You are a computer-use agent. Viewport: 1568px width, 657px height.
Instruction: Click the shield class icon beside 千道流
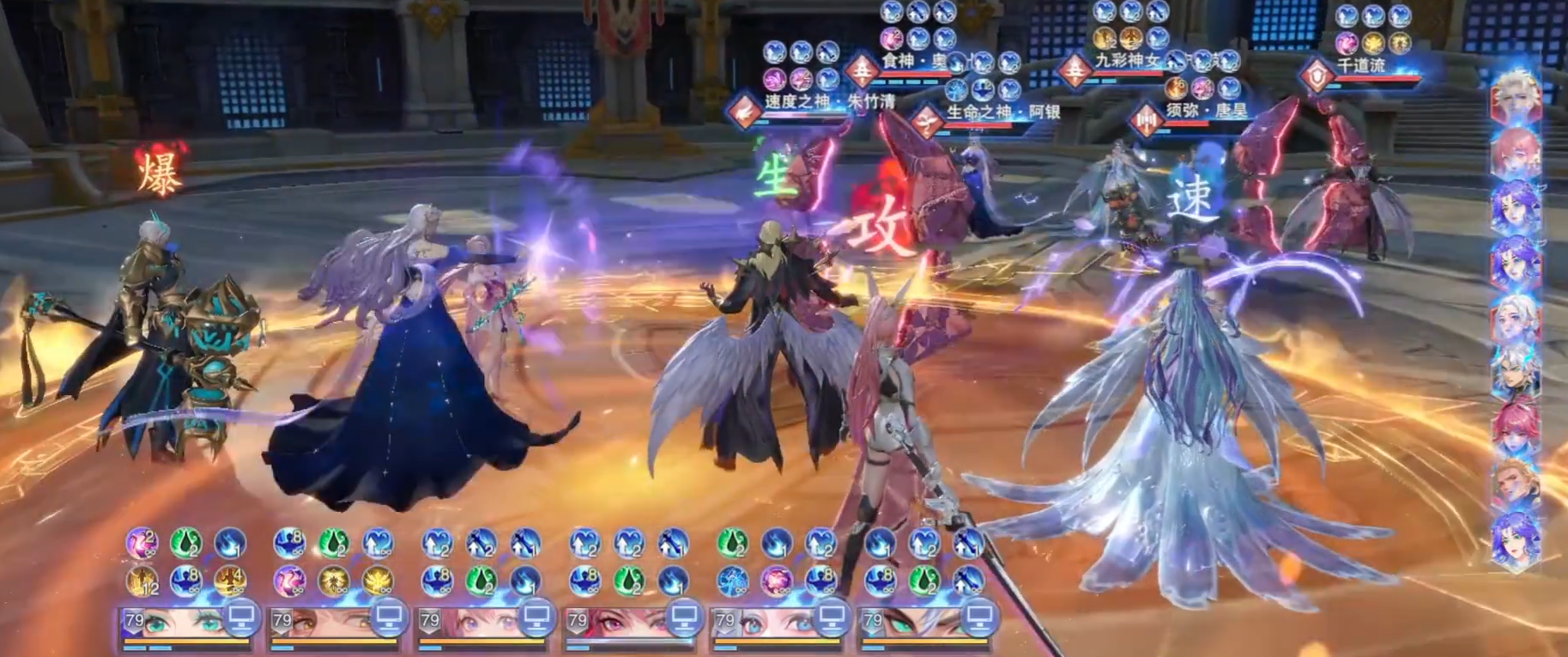pyautogui.click(x=1316, y=76)
